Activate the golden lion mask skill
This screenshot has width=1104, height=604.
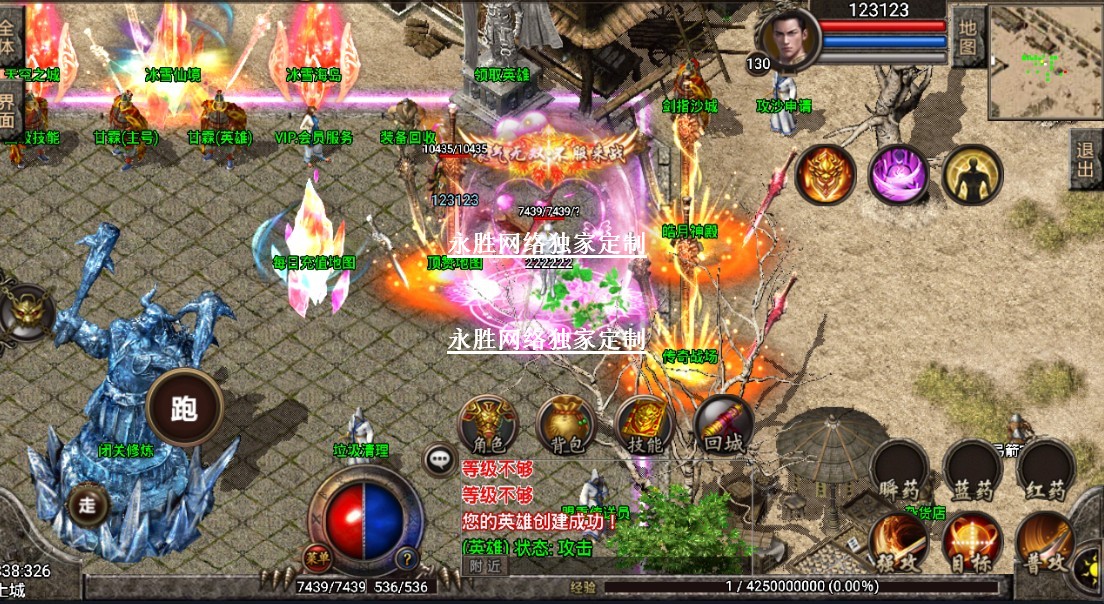click(x=825, y=175)
